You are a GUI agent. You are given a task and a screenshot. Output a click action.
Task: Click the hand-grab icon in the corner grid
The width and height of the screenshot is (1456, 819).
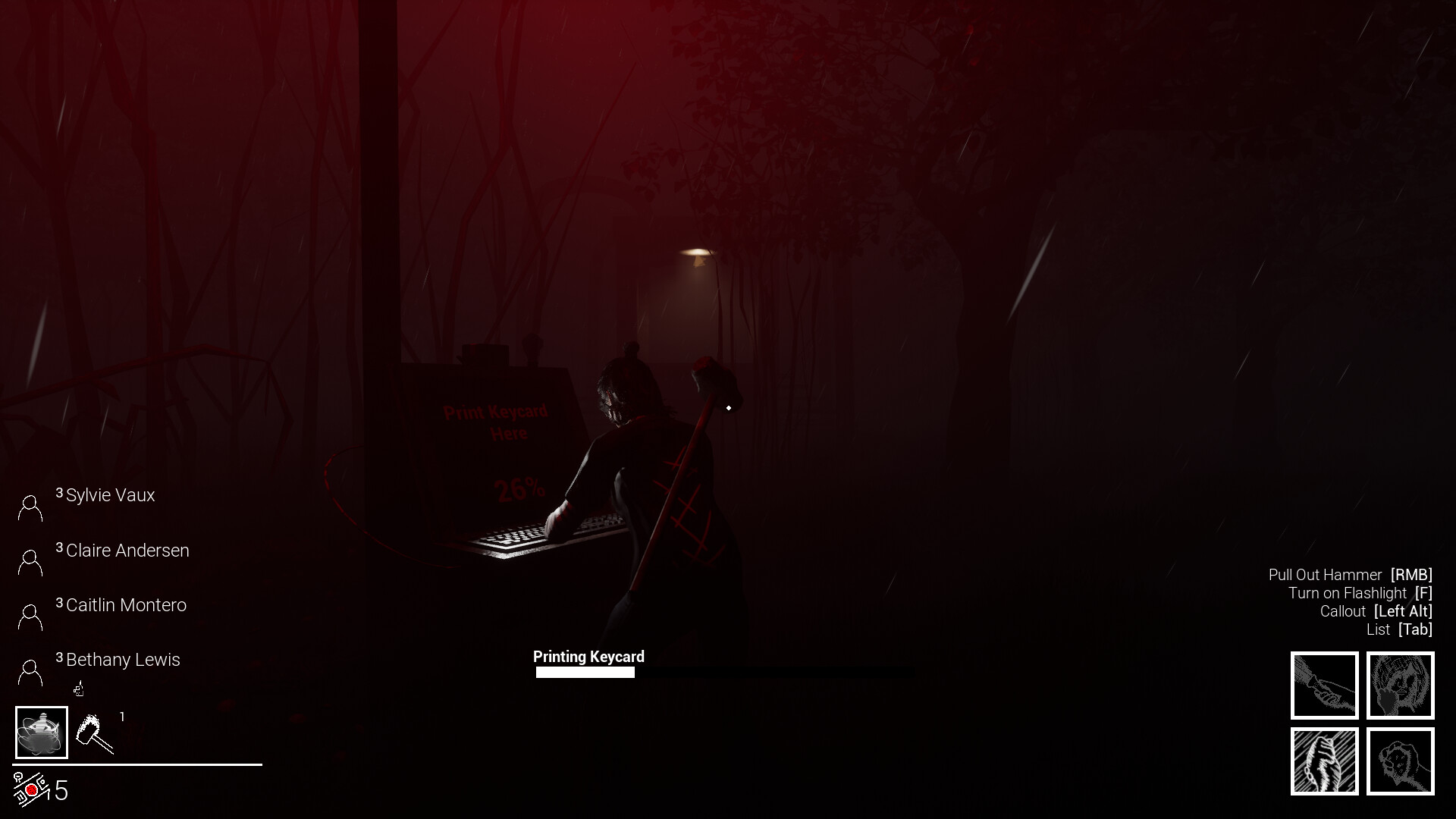pos(1401,761)
